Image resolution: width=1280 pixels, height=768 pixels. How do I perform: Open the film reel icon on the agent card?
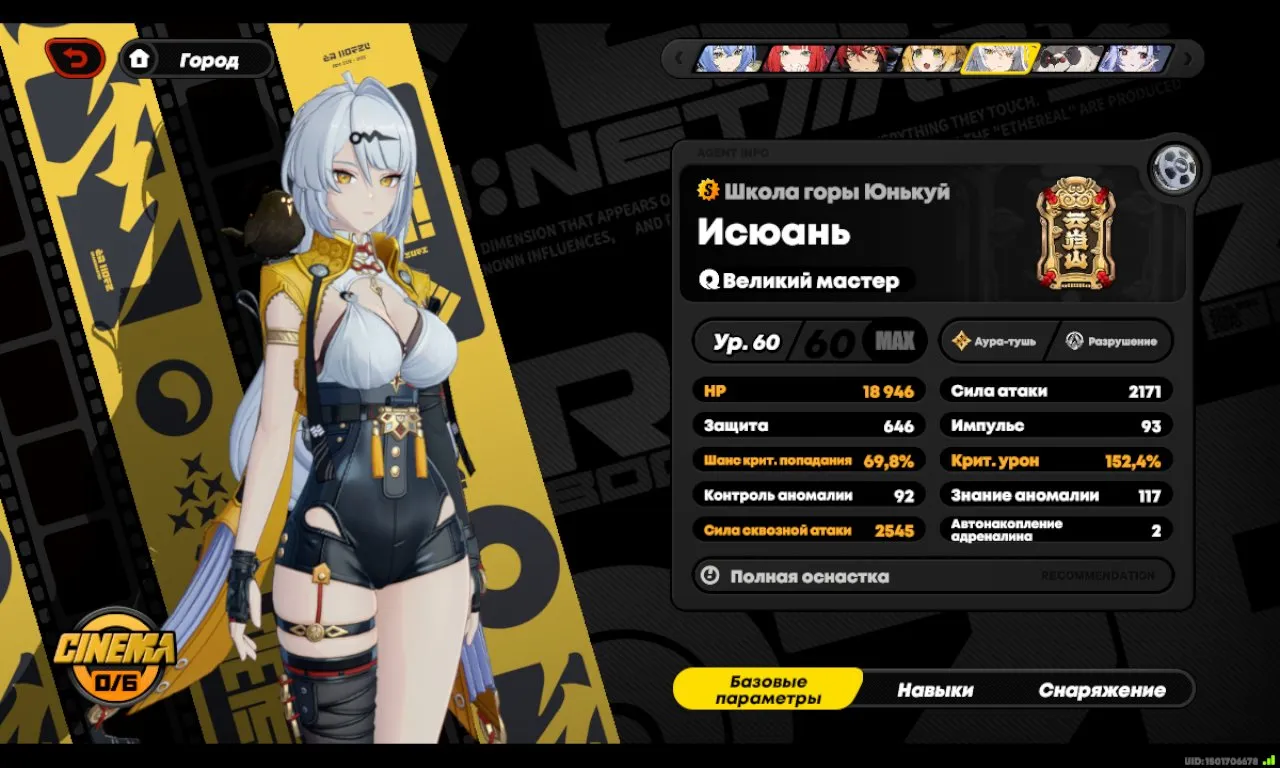[x=1175, y=168]
